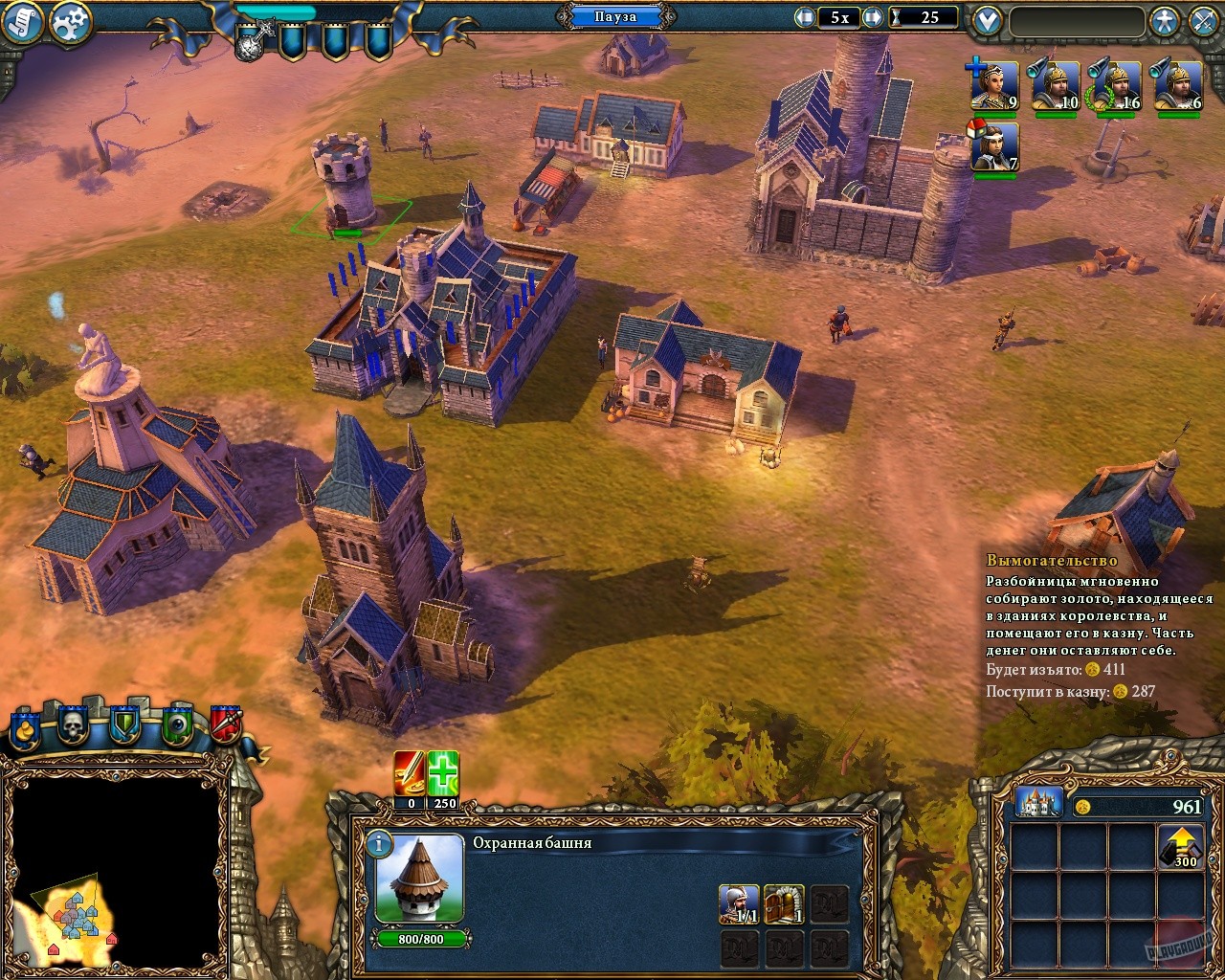1225x980 pixels.
Task: Click the yellow reward flag icon
Action: pyautogui.click(x=24, y=730)
